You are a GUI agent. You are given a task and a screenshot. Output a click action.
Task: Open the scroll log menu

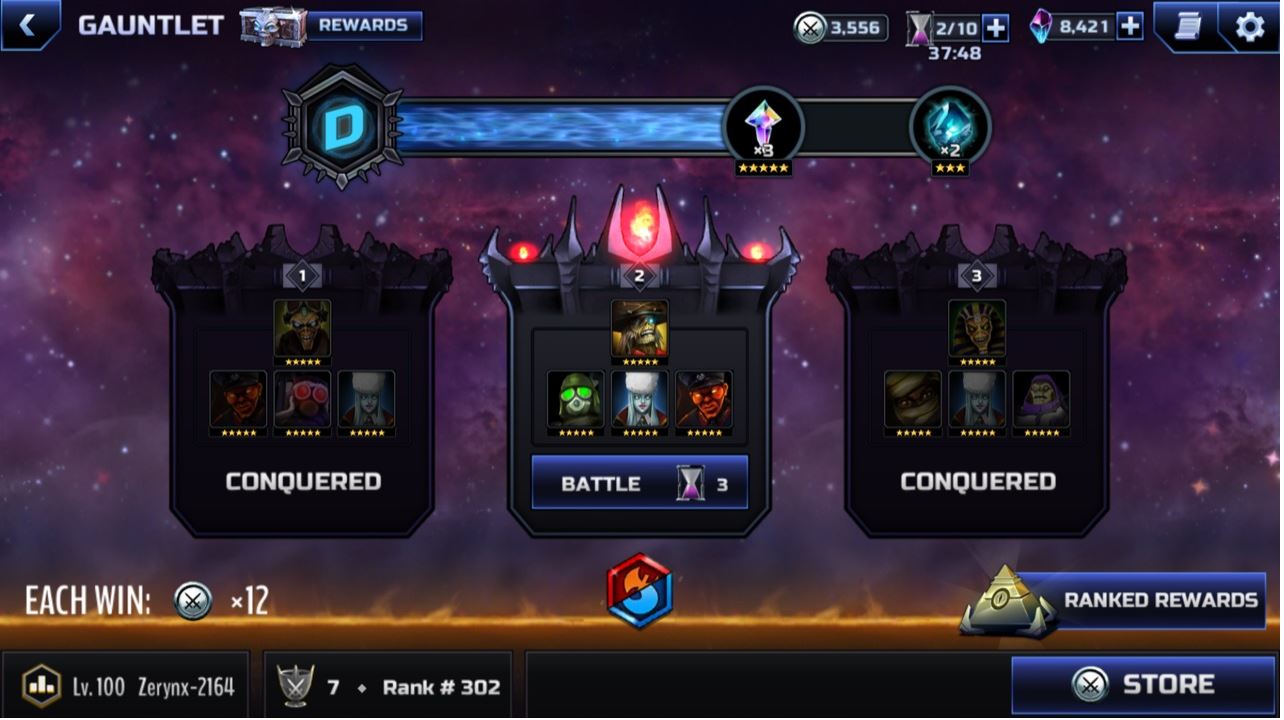tap(1187, 26)
